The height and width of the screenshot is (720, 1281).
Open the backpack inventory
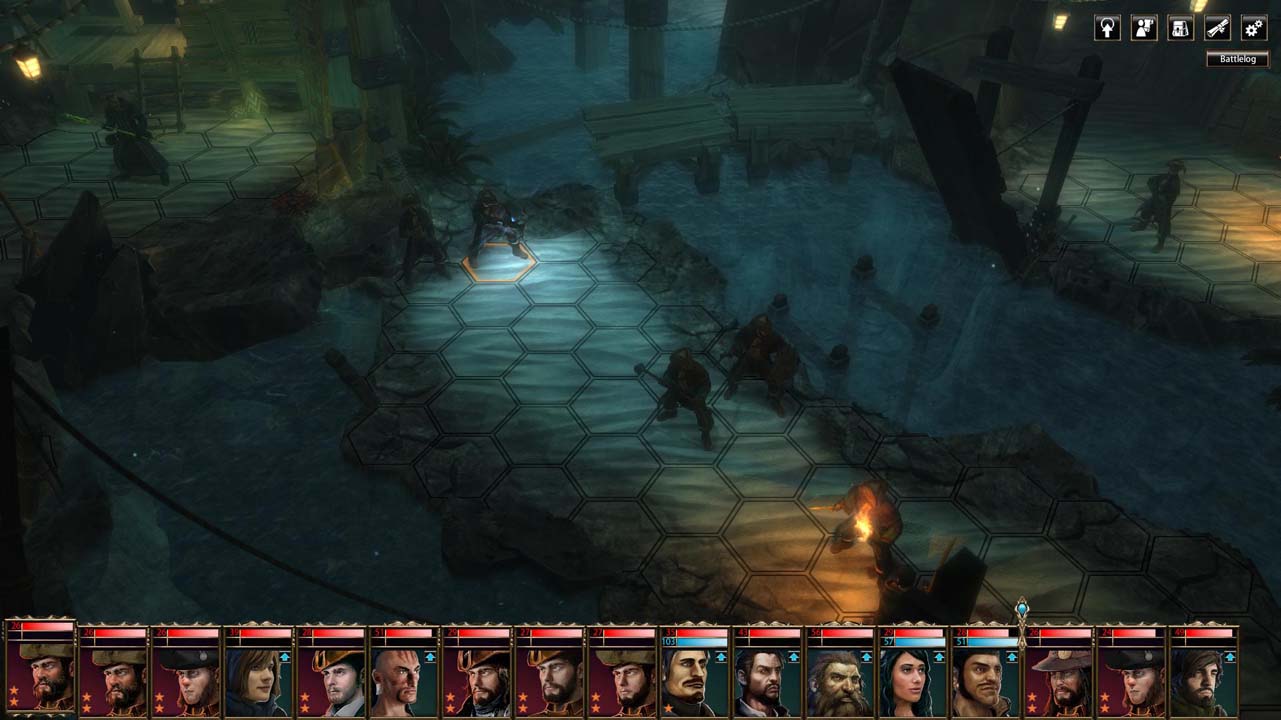coord(1181,28)
